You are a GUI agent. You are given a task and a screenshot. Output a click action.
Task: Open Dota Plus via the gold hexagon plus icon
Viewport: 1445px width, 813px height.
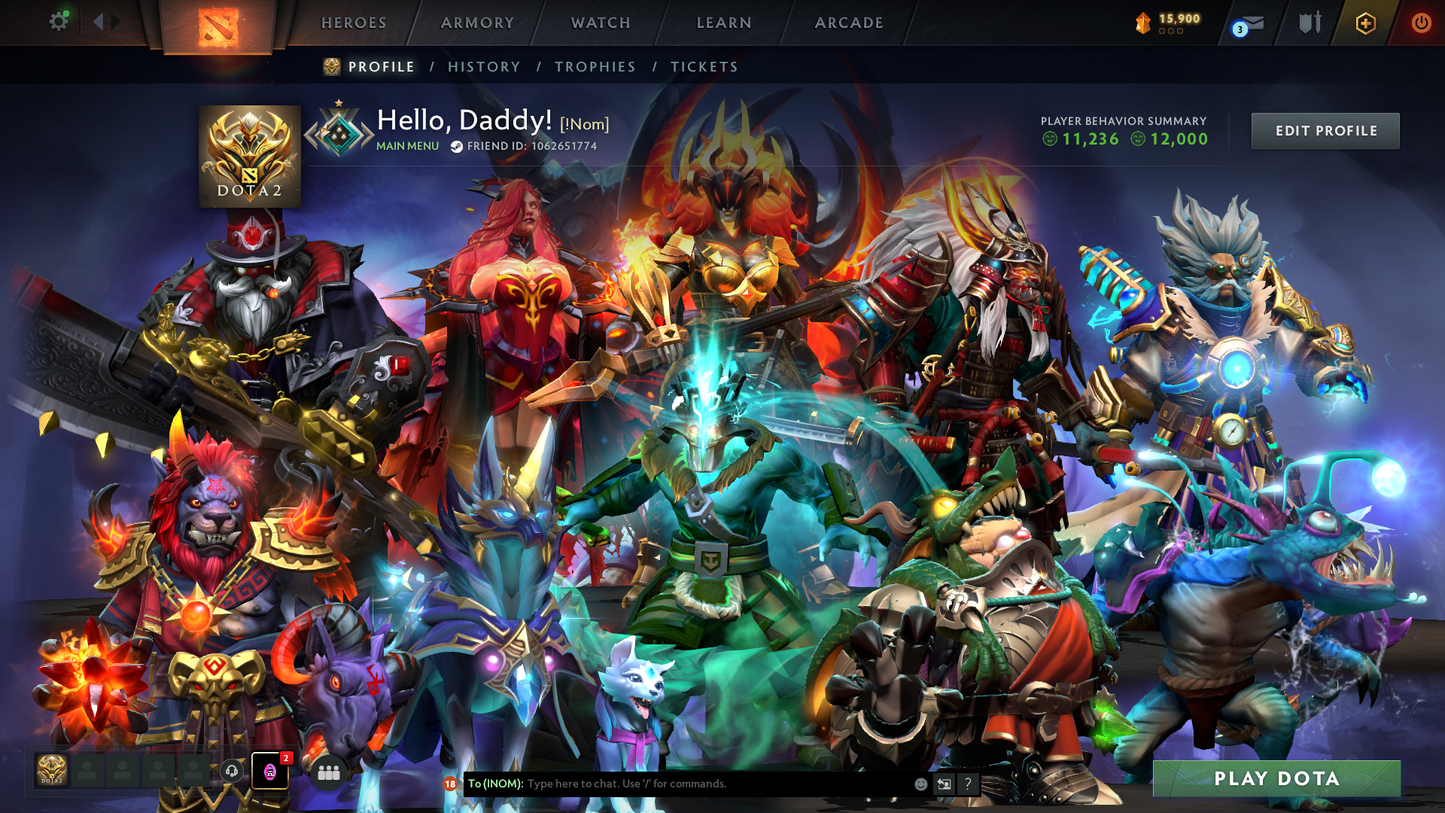(x=1366, y=21)
